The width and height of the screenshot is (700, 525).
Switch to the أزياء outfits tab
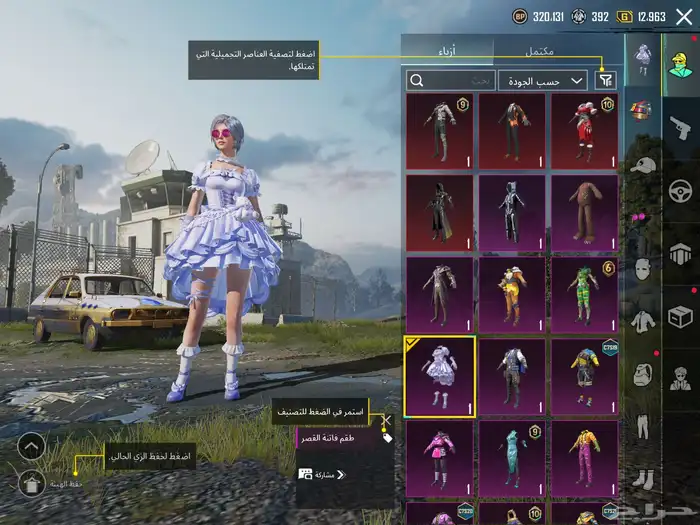[447, 50]
